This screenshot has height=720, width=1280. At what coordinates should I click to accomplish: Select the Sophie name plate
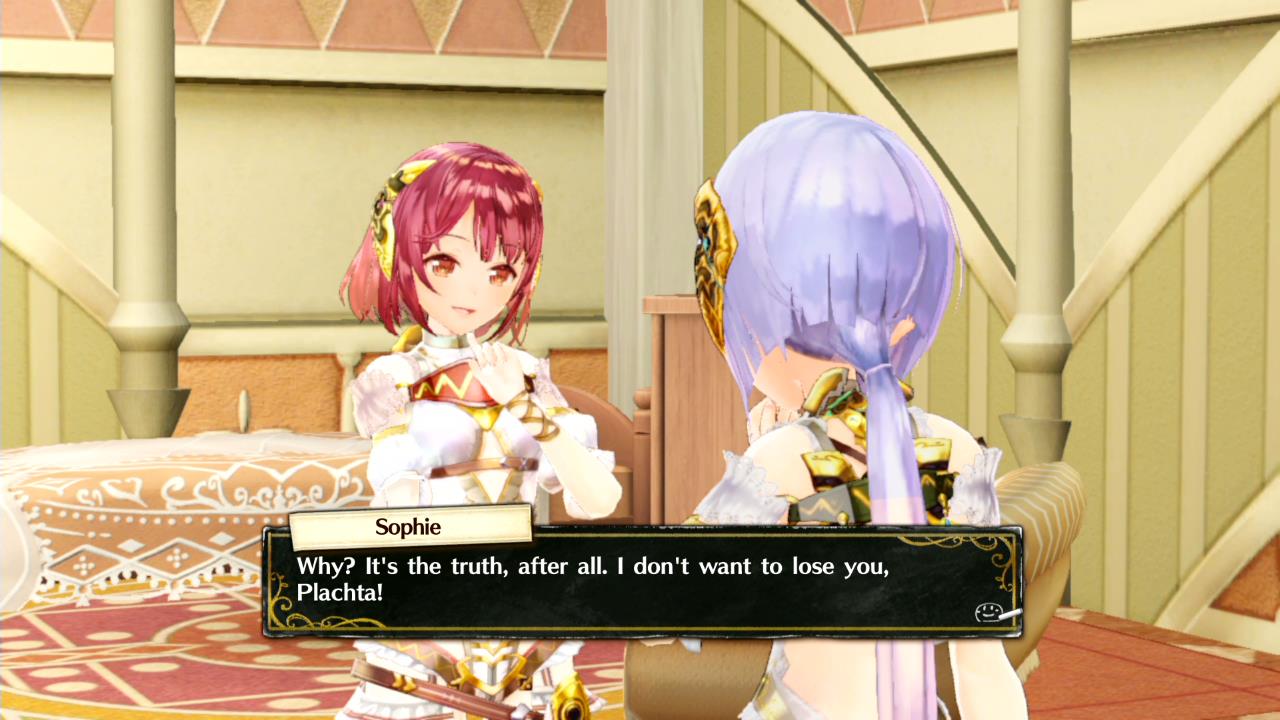tap(408, 527)
